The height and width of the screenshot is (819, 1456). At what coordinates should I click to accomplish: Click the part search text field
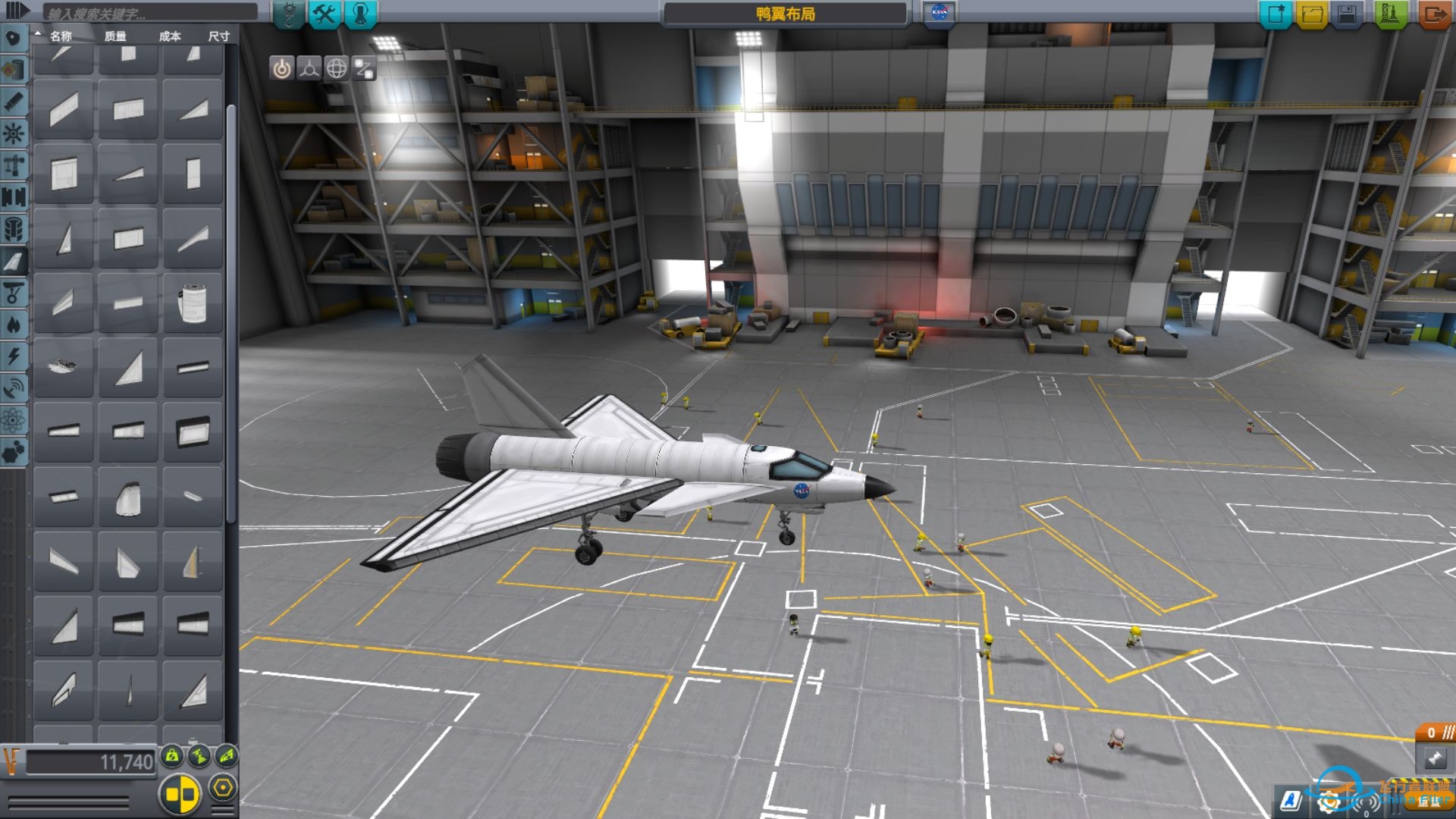[x=149, y=13]
